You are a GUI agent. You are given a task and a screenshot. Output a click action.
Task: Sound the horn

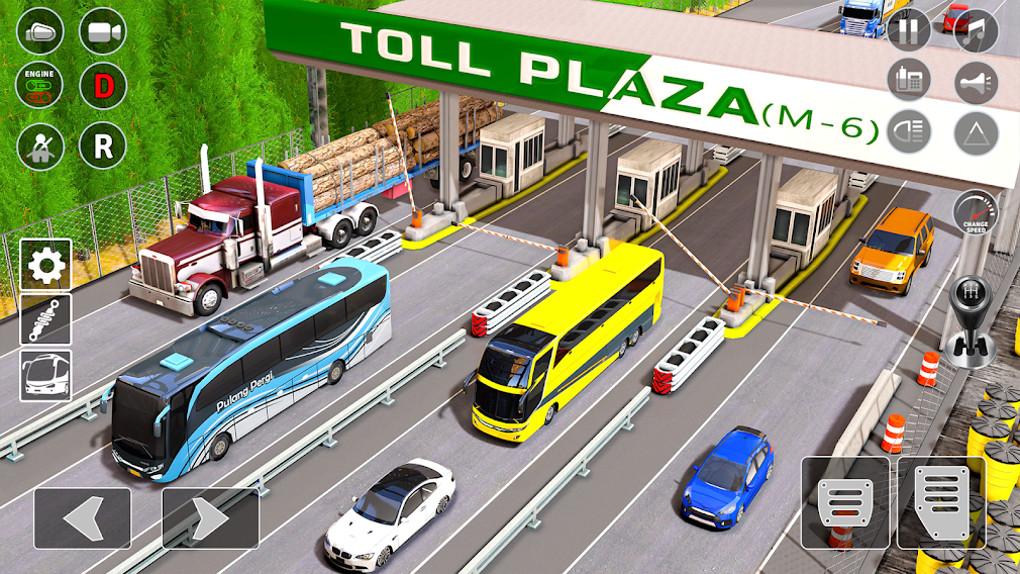pyautogui.click(x=976, y=83)
